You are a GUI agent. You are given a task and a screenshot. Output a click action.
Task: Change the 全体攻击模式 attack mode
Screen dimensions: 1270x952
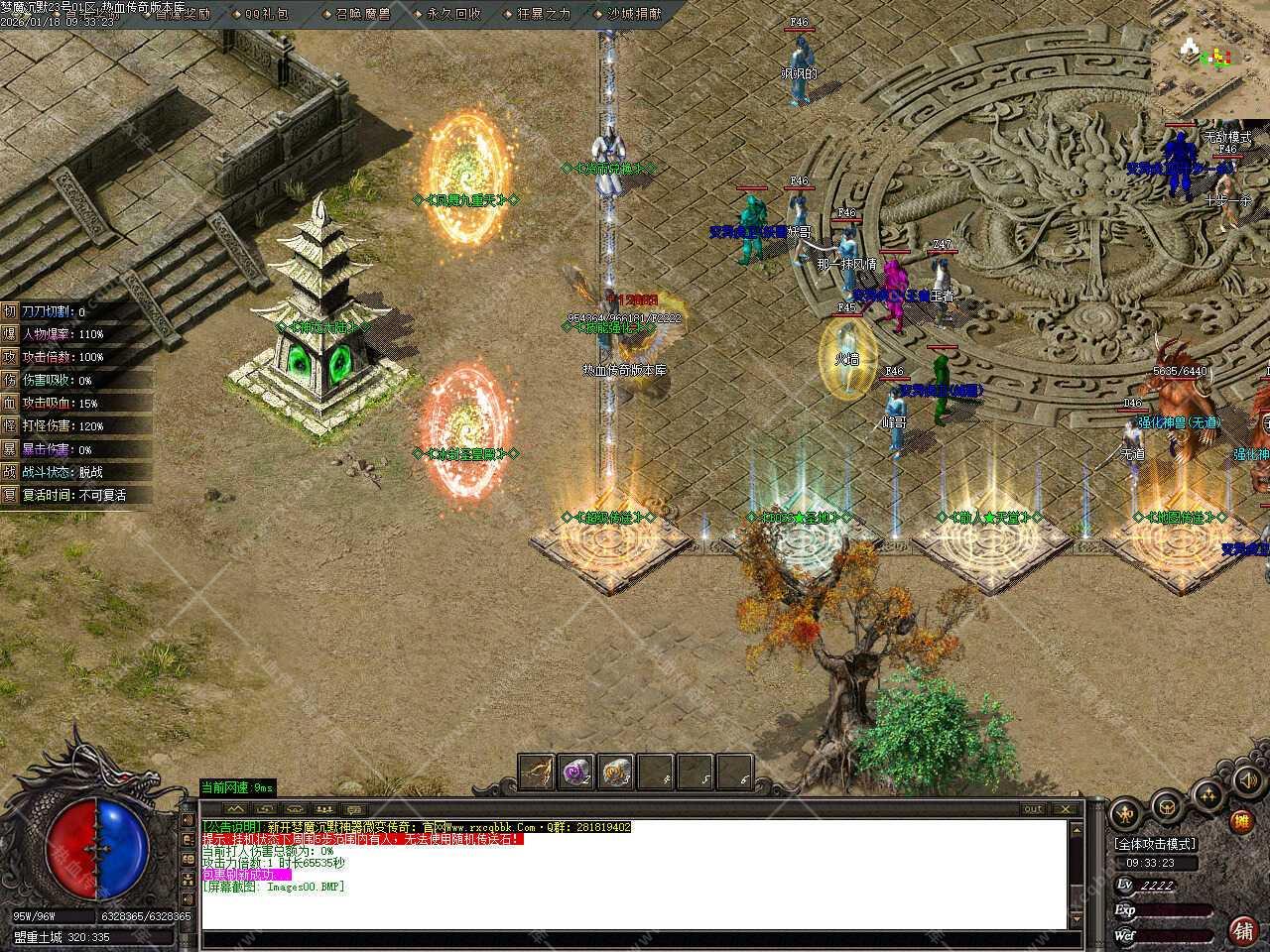[x=1155, y=844]
